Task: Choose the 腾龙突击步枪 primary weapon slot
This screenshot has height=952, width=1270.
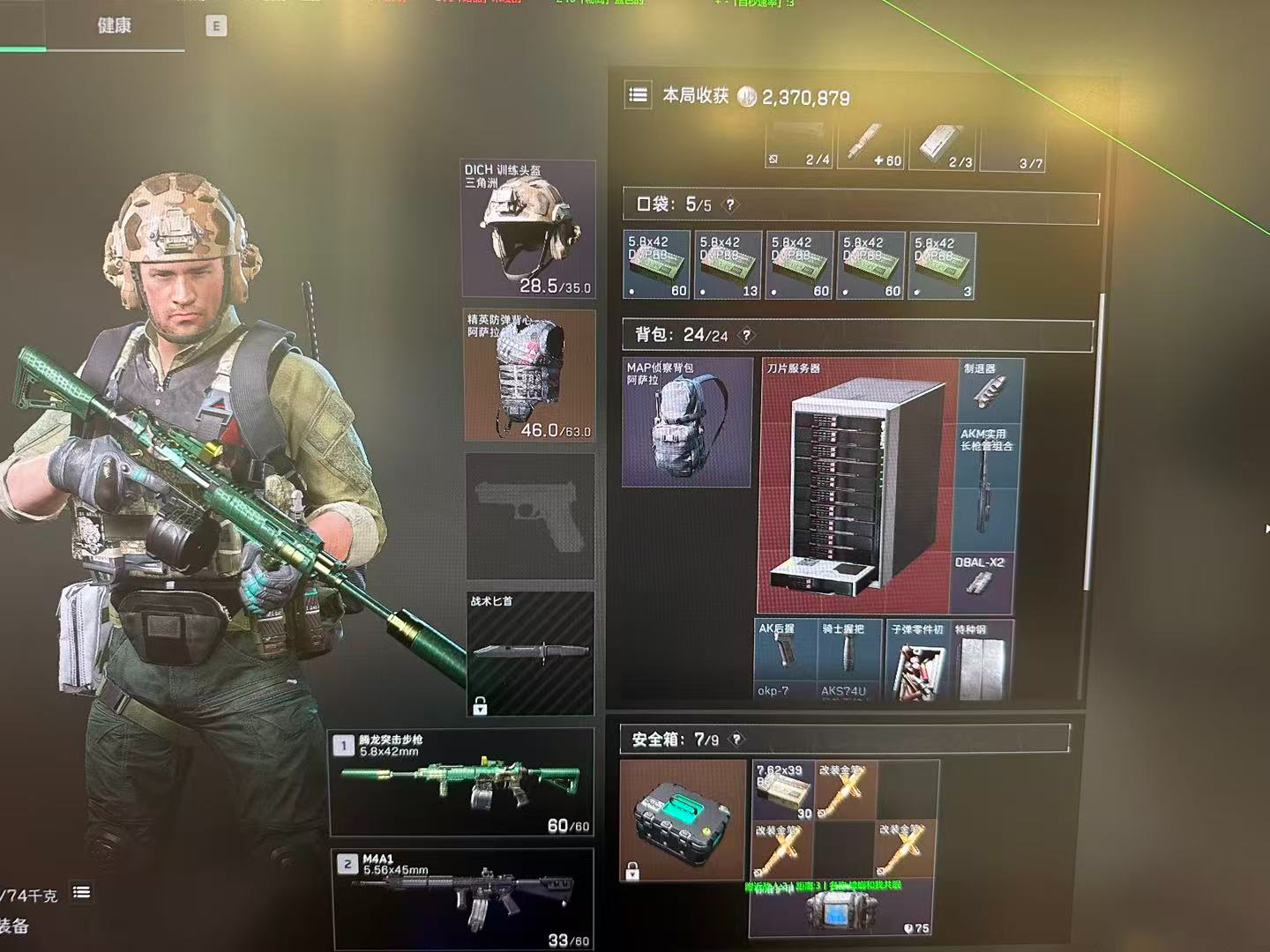Action: pos(461,782)
